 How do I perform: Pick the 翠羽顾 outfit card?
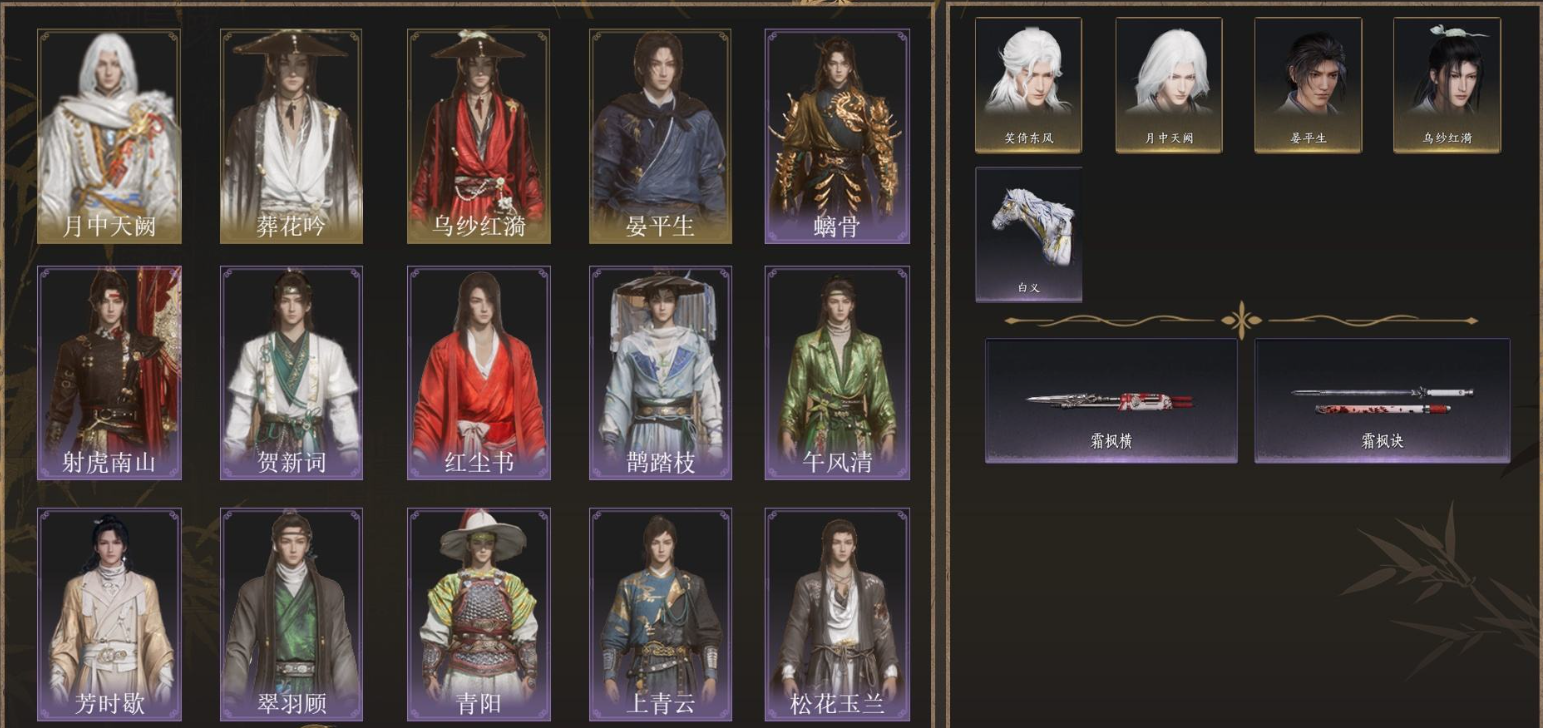pos(291,613)
